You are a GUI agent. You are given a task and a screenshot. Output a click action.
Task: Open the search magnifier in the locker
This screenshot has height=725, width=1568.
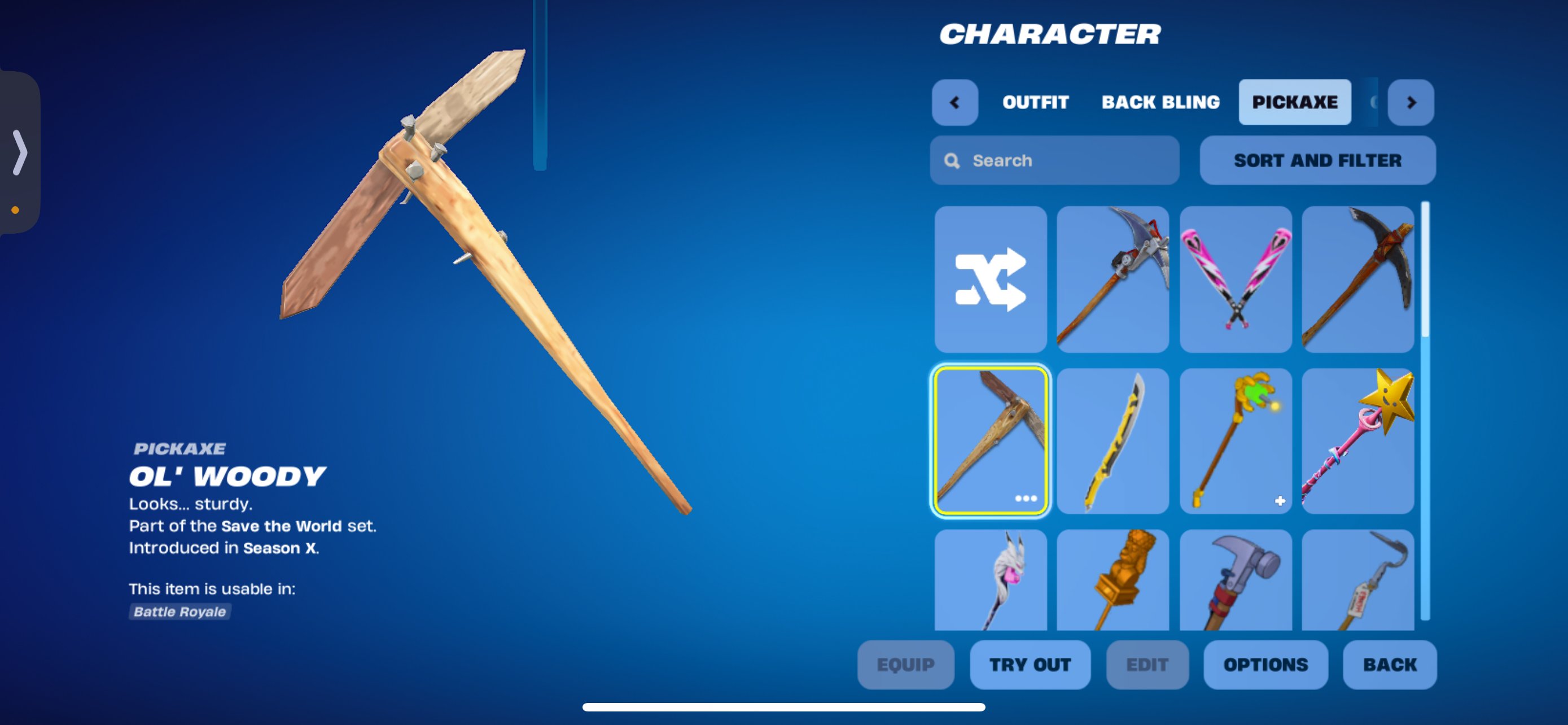pos(953,160)
